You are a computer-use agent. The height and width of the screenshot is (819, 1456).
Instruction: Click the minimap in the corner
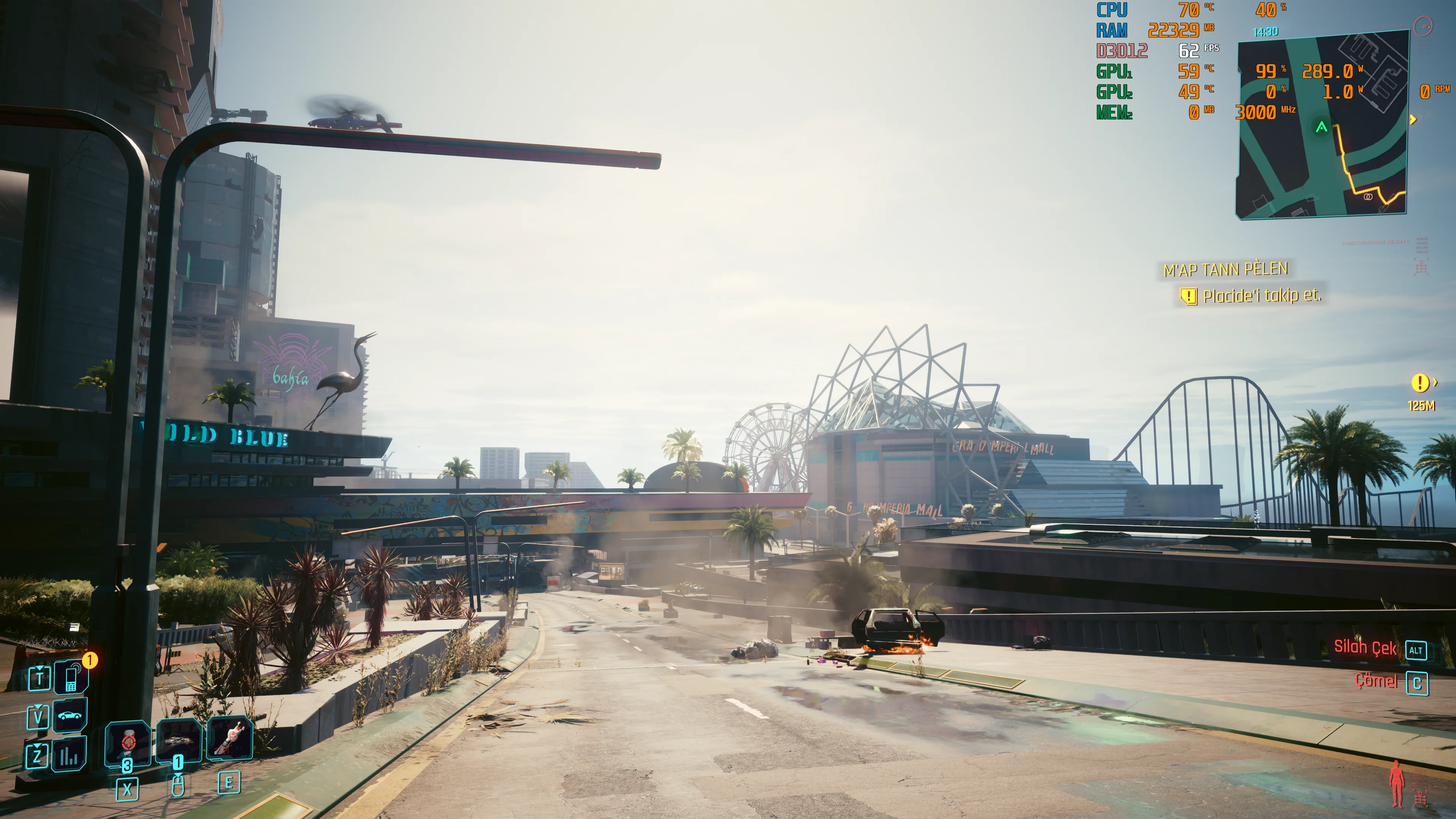(x=1322, y=124)
